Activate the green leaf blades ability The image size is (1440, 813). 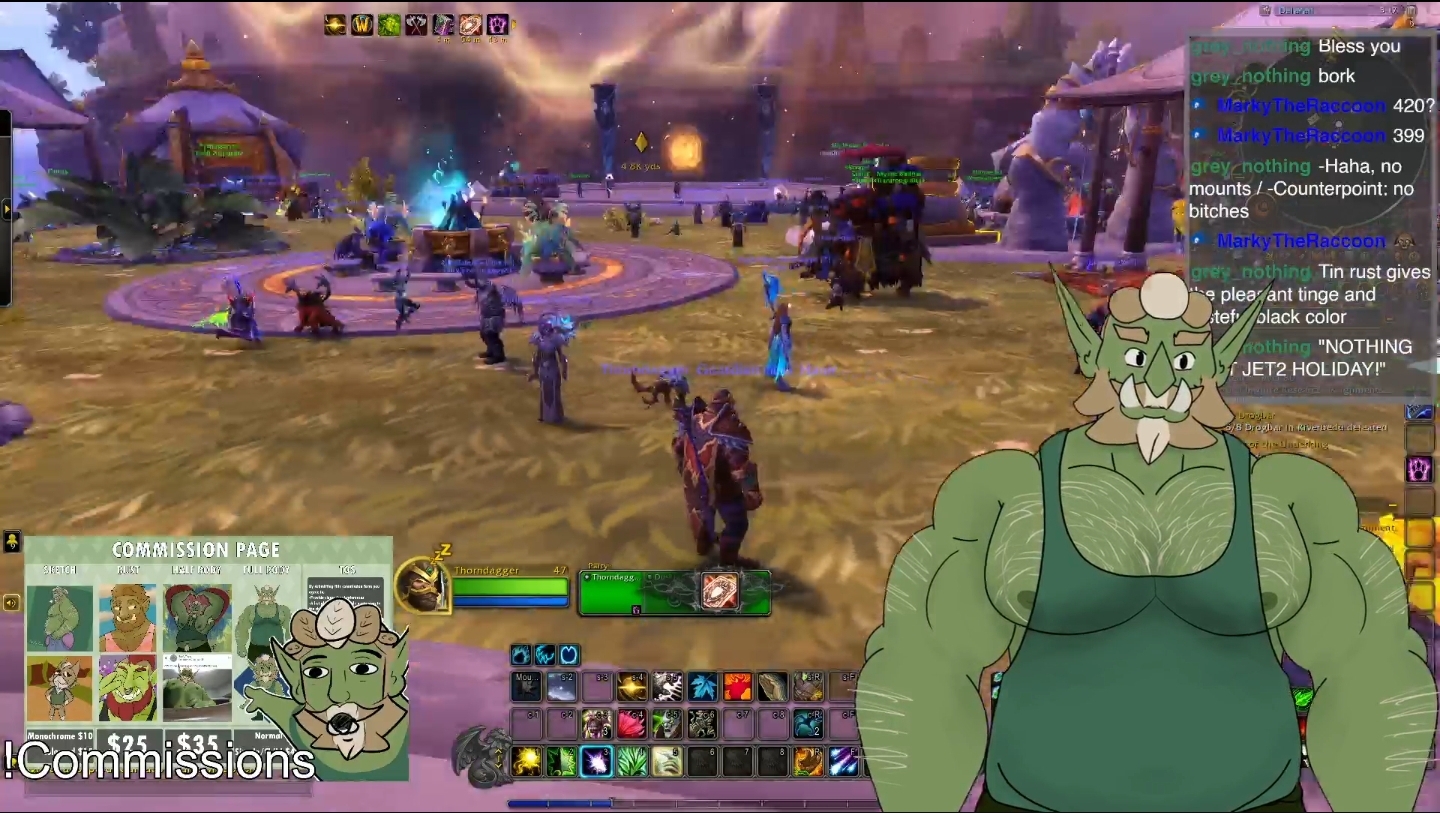tap(632, 762)
